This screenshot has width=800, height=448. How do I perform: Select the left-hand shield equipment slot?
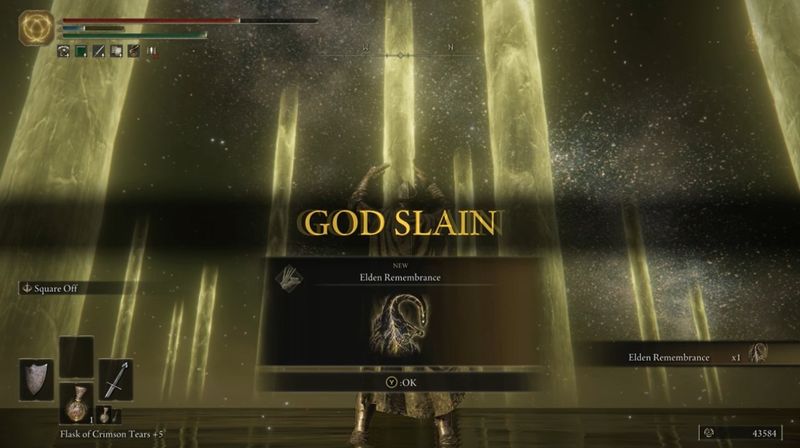coord(36,380)
